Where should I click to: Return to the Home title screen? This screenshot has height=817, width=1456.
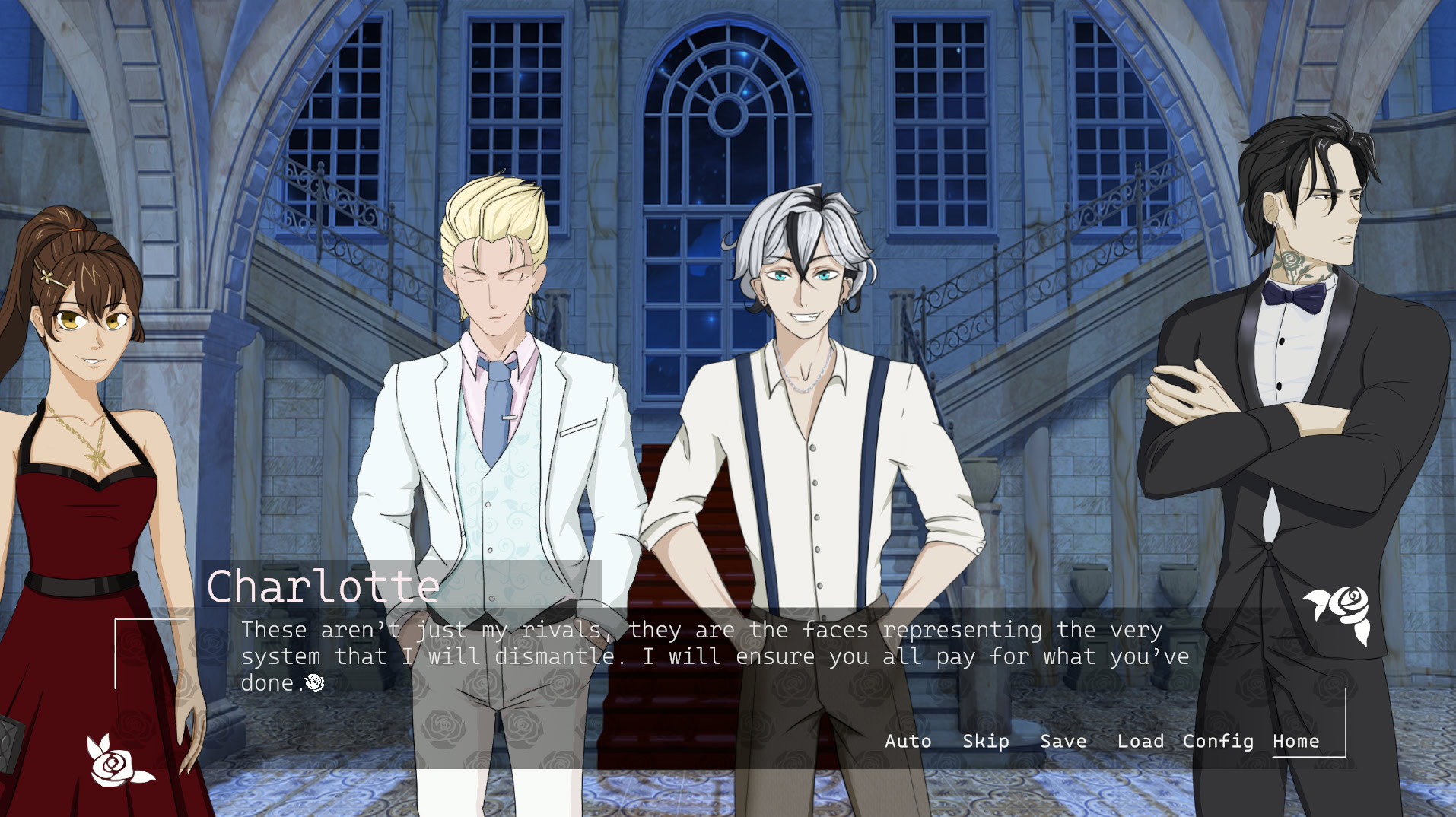pos(1296,740)
